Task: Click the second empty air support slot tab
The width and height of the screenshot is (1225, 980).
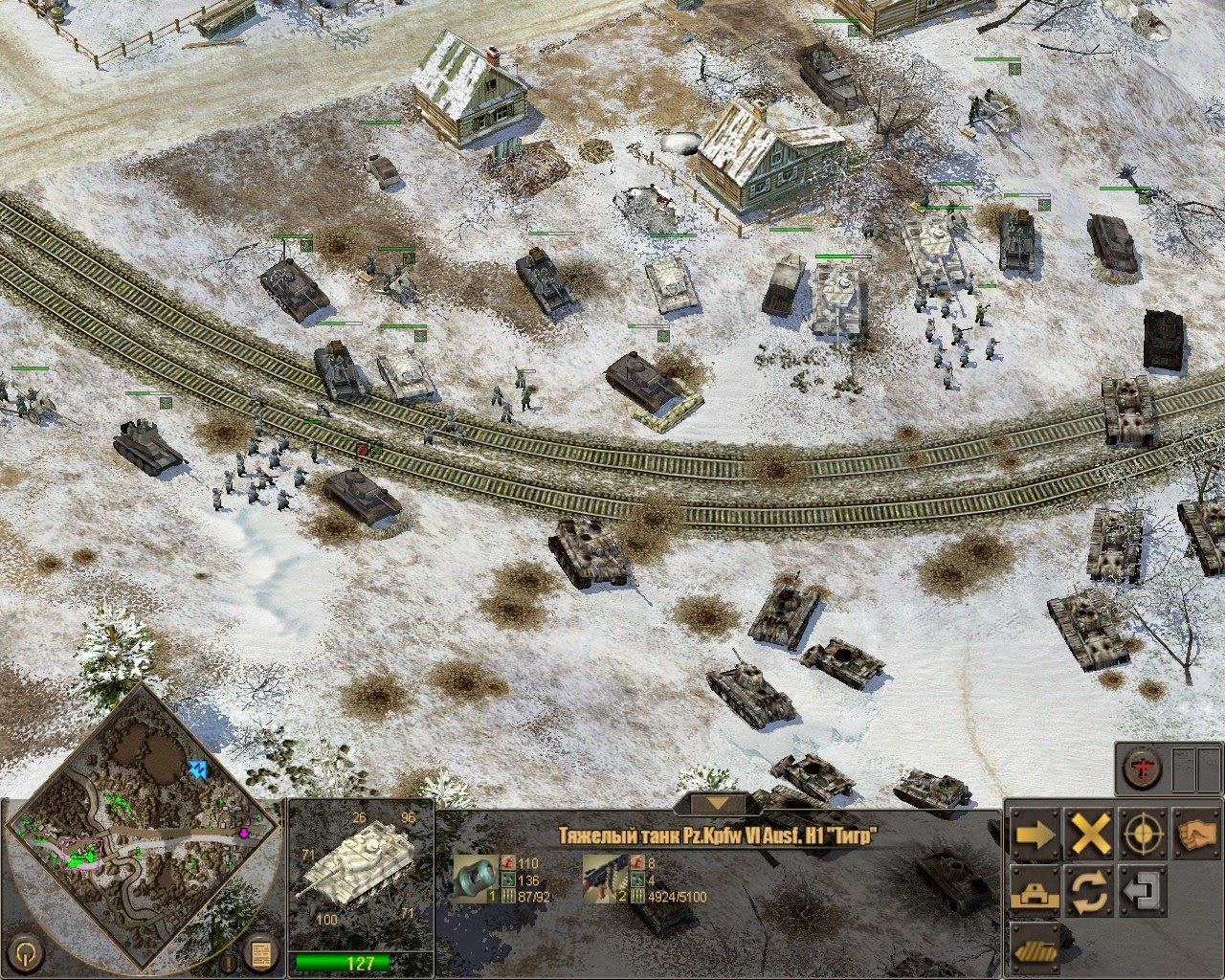Action: coord(1210,770)
